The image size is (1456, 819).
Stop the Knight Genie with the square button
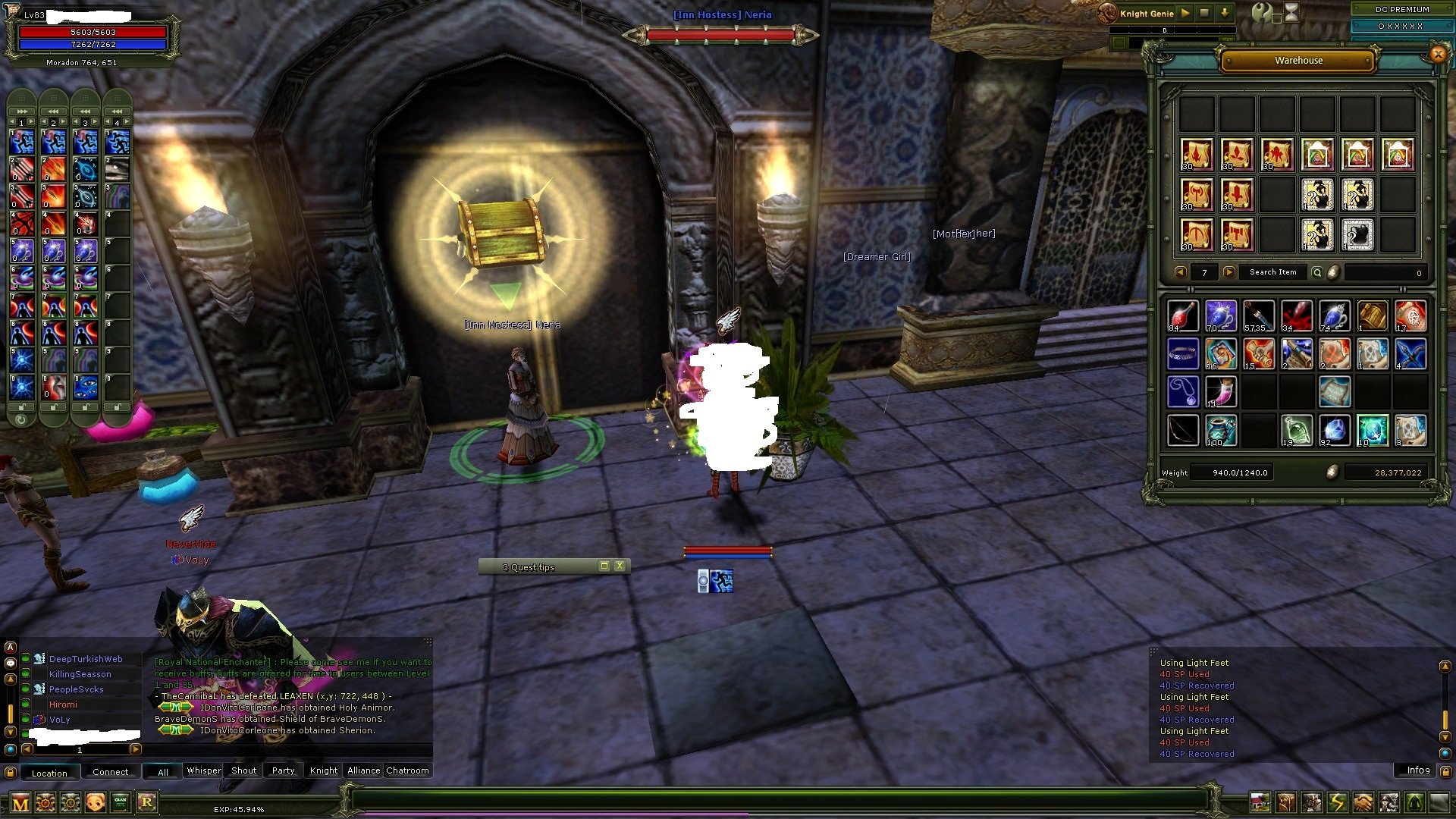pyautogui.click(x=1205, y=13)
